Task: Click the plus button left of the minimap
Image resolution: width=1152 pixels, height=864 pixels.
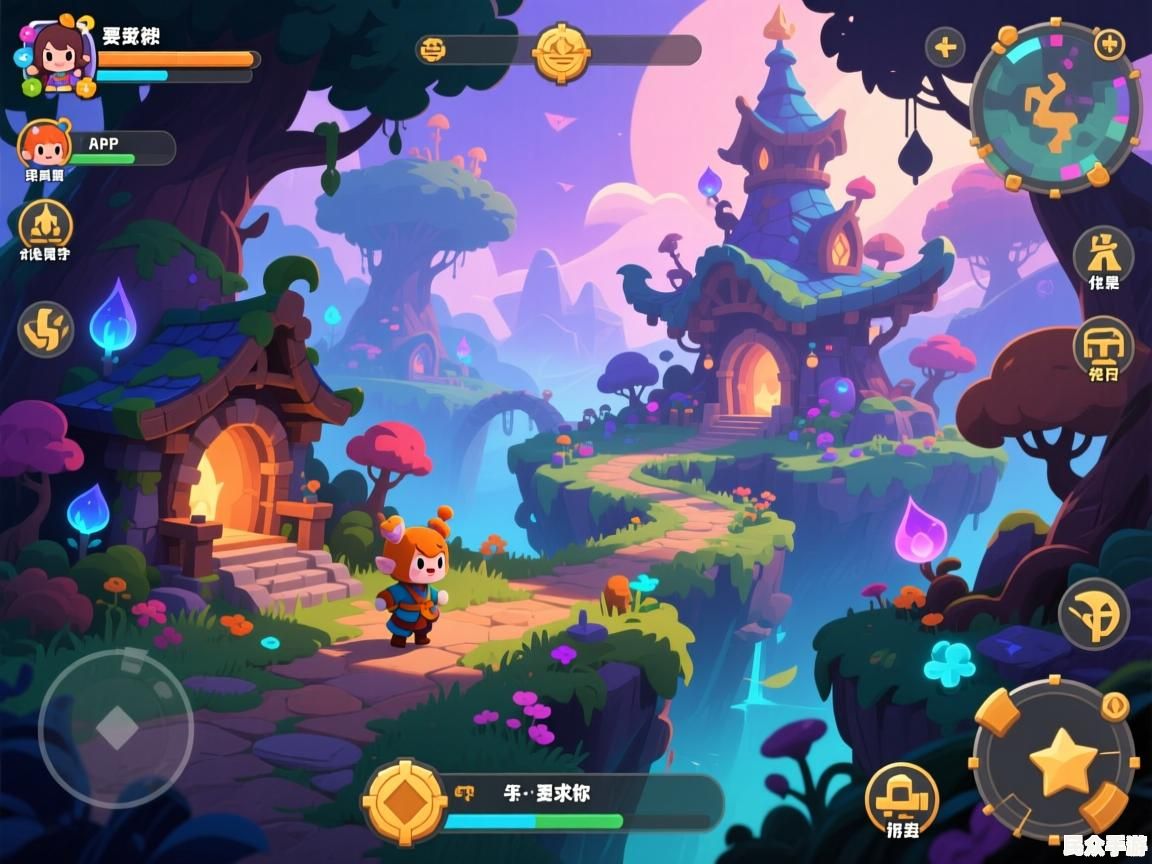Action: pos(945,47)
